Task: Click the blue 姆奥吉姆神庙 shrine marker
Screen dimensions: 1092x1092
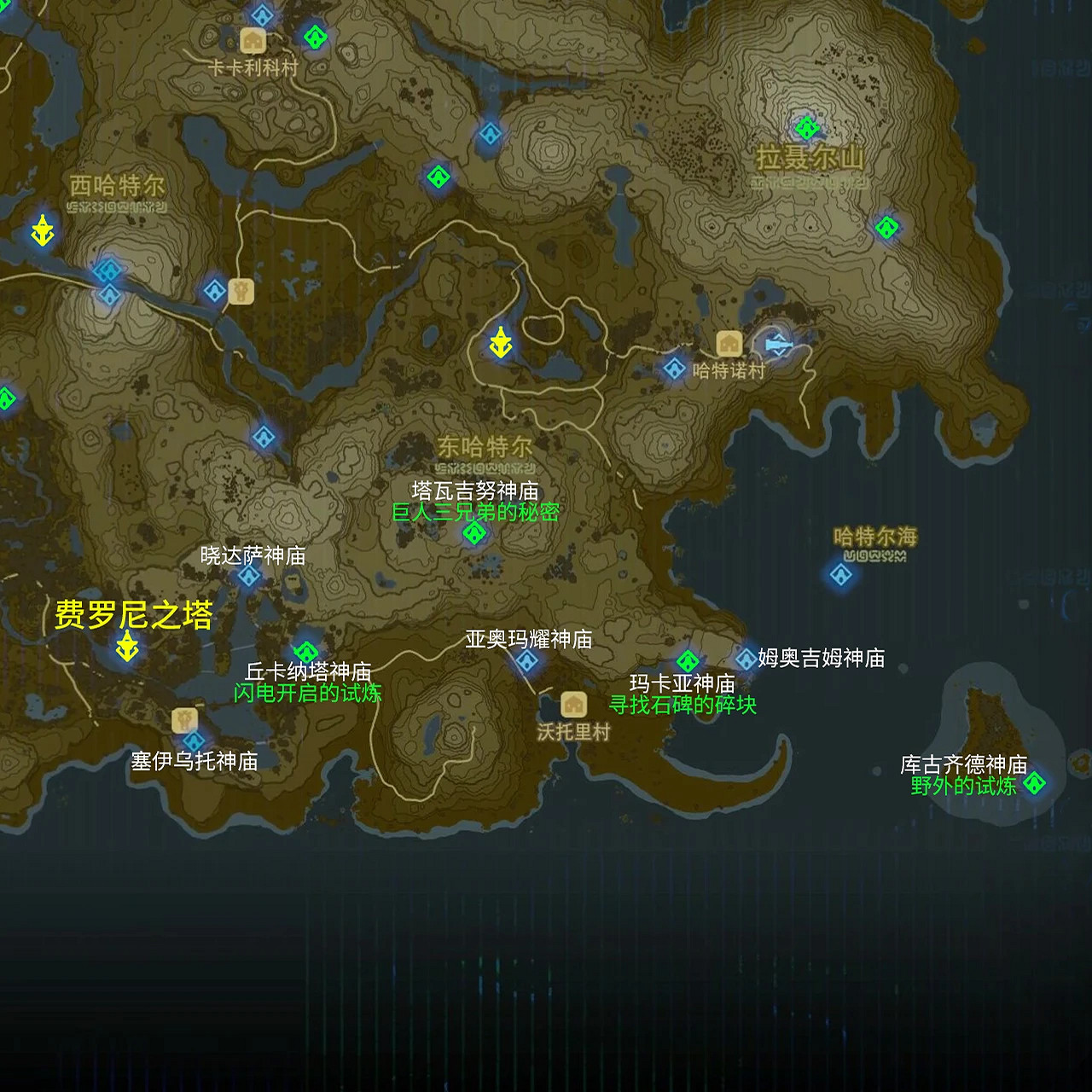Action: 747,658
